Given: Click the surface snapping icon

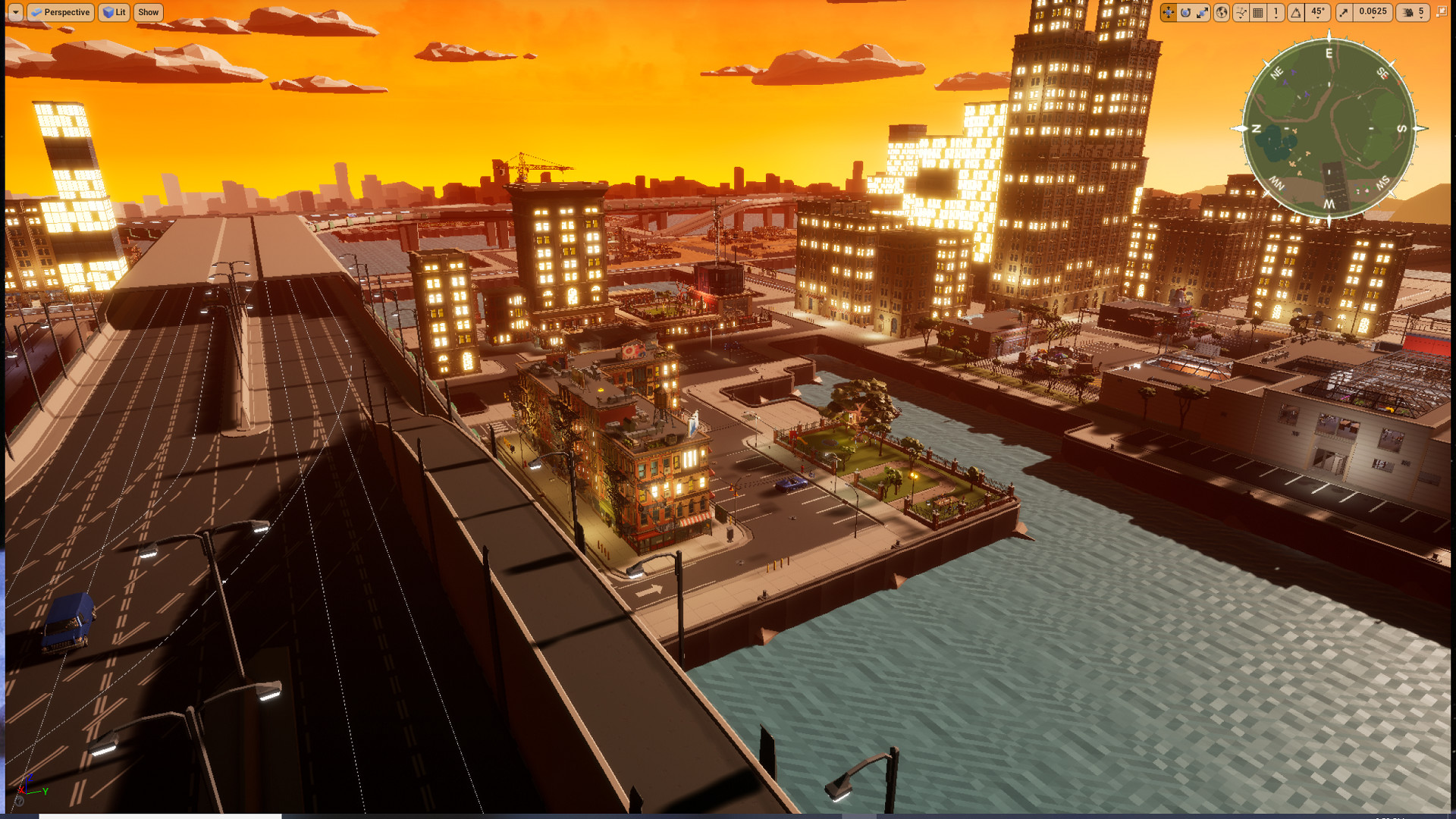Looking at the screenshot, I should click(1241, 12).
